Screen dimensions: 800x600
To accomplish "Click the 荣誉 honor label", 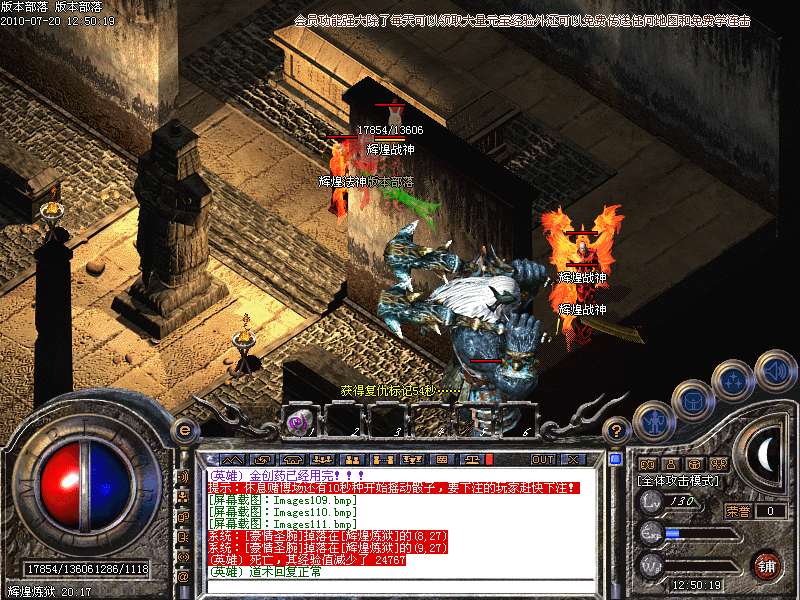I will point(738,510).
